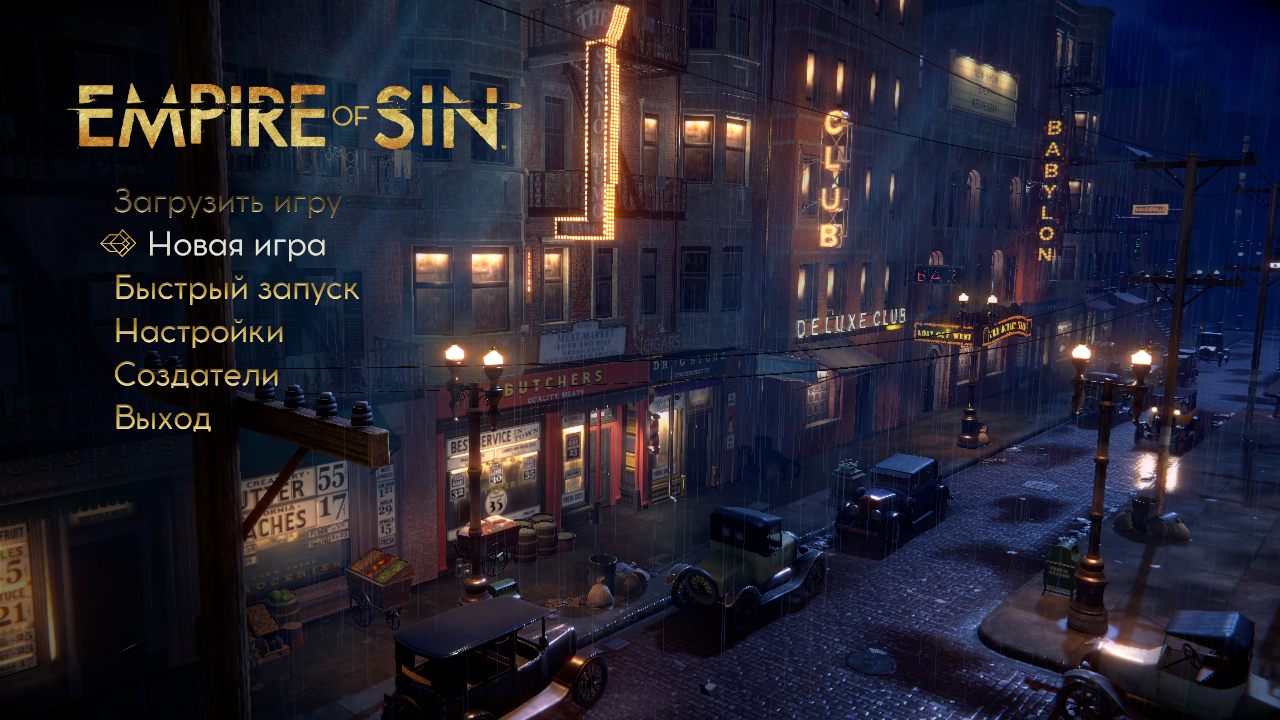This screenshot has height=720, width=1280.
Task: Click the gold diamond selection marker beside Новая игра
Action: tap(117, 244)
